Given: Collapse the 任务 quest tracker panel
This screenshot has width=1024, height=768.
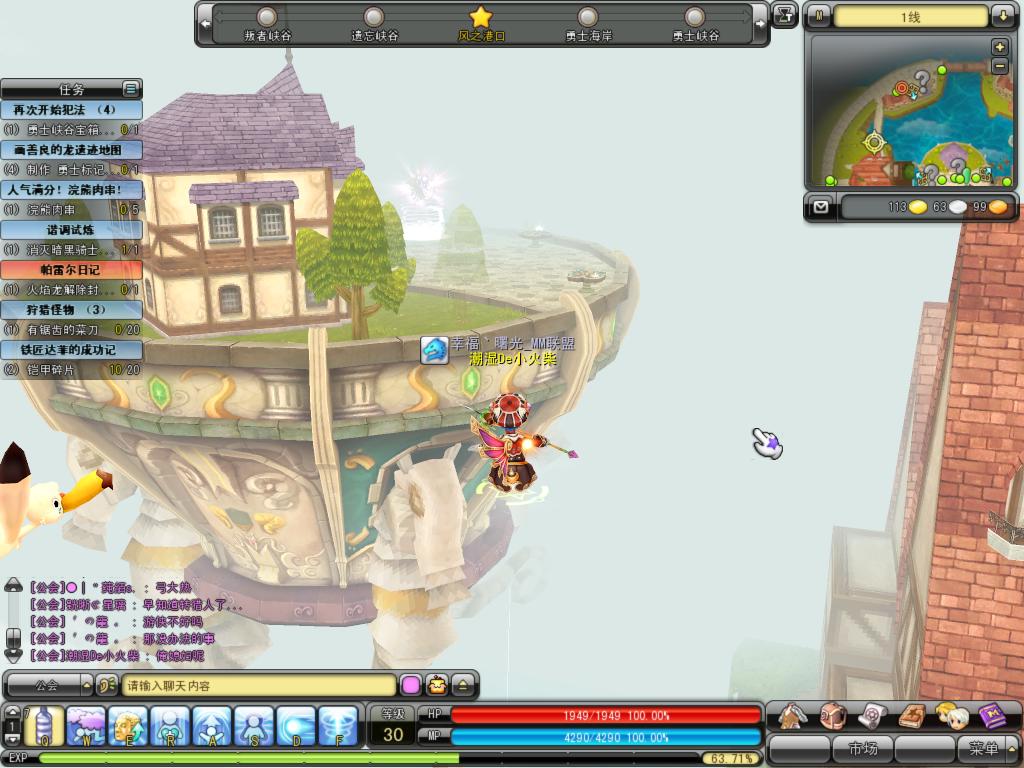Looking at the screenshot, I should [130, 89].
